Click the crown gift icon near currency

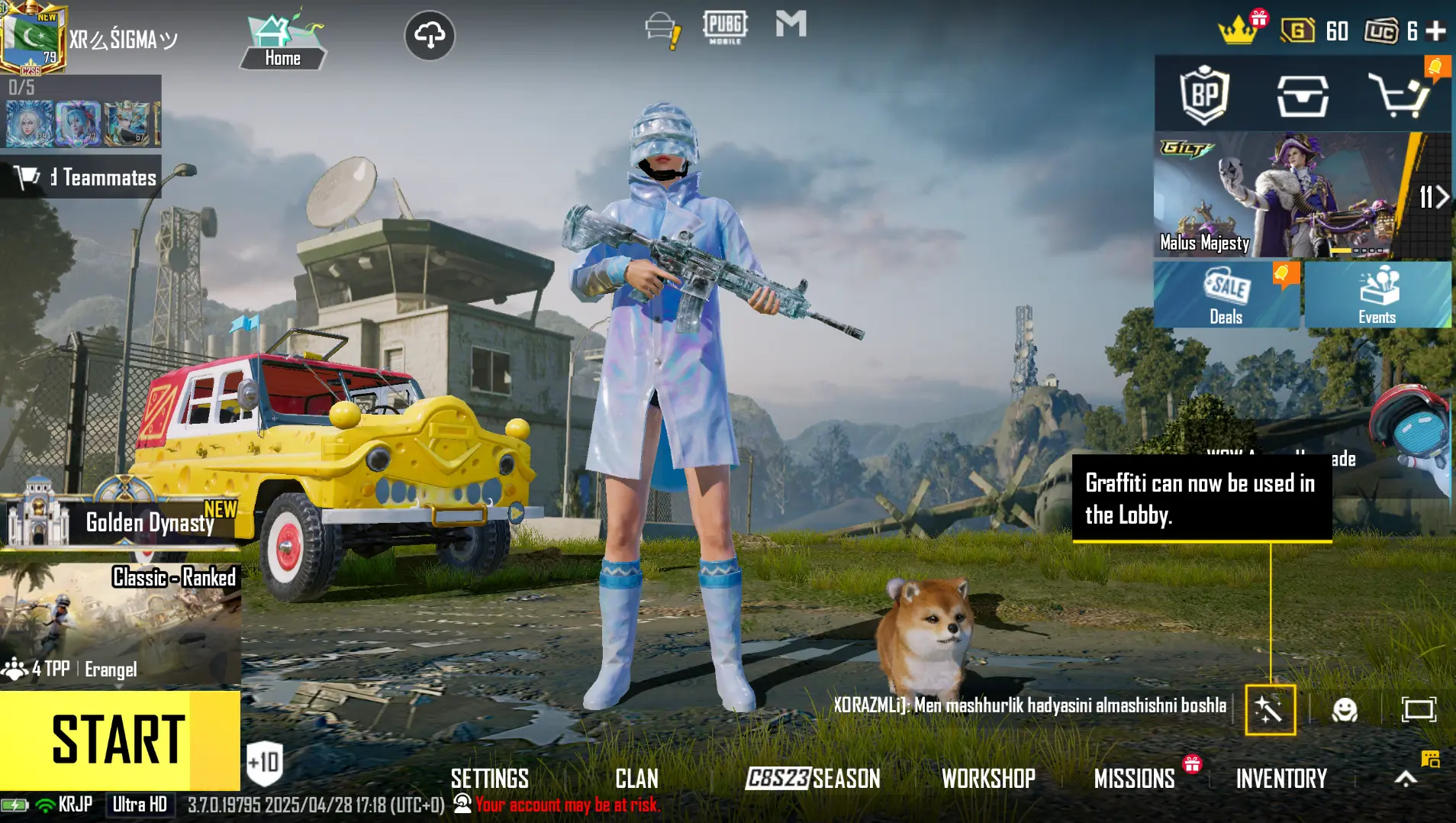point(1239,29)
